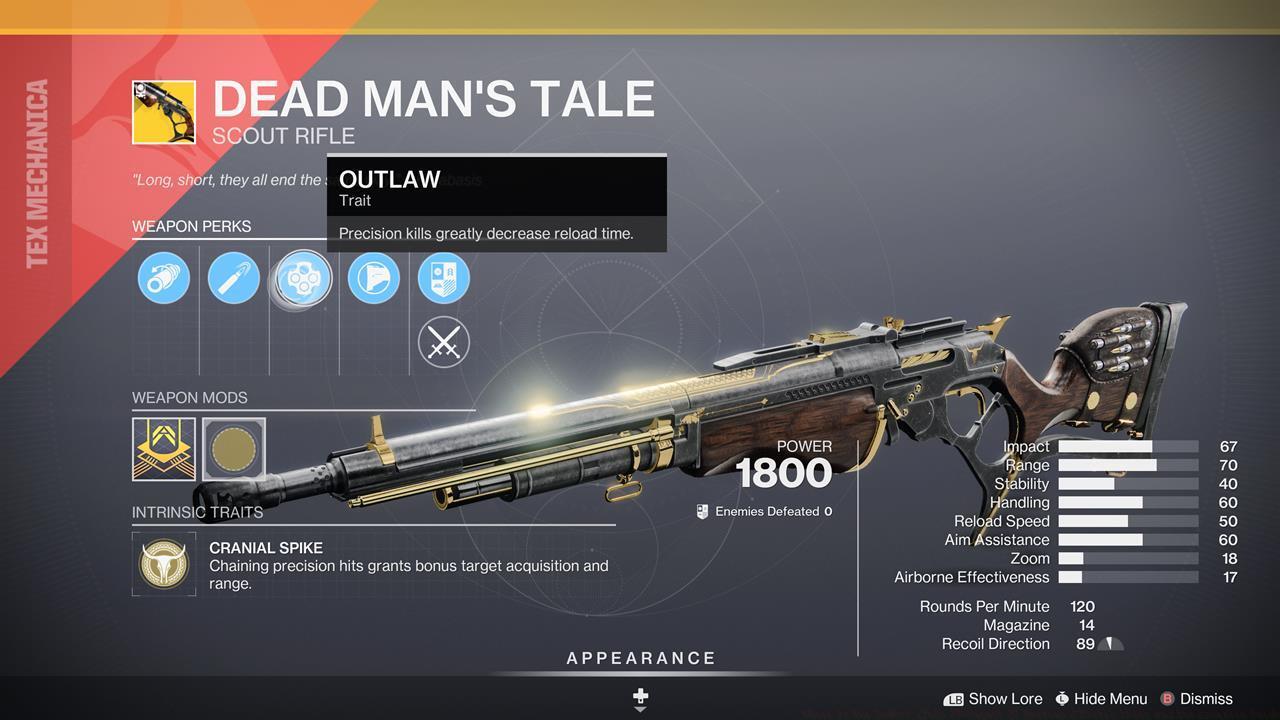View the Cranial Spike intrinsic trait icon

pos(164,564)
